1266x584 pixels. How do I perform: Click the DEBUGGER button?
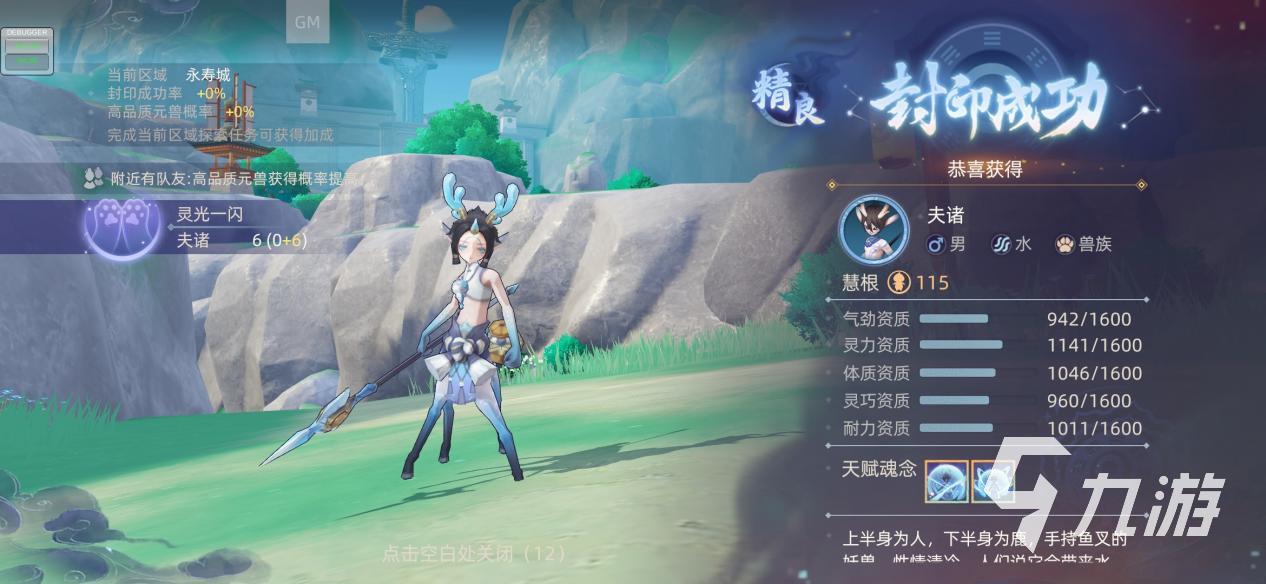click(x=27, y=50)
